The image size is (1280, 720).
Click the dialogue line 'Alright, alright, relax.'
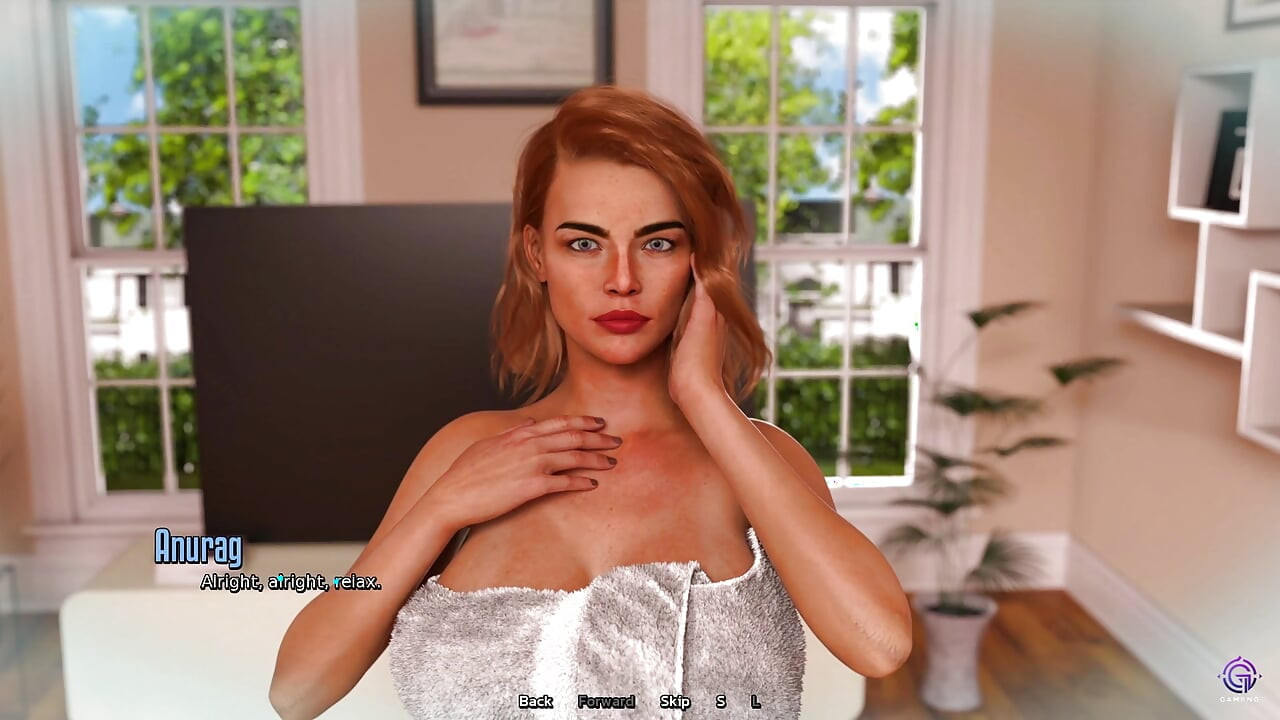(290, 581)
